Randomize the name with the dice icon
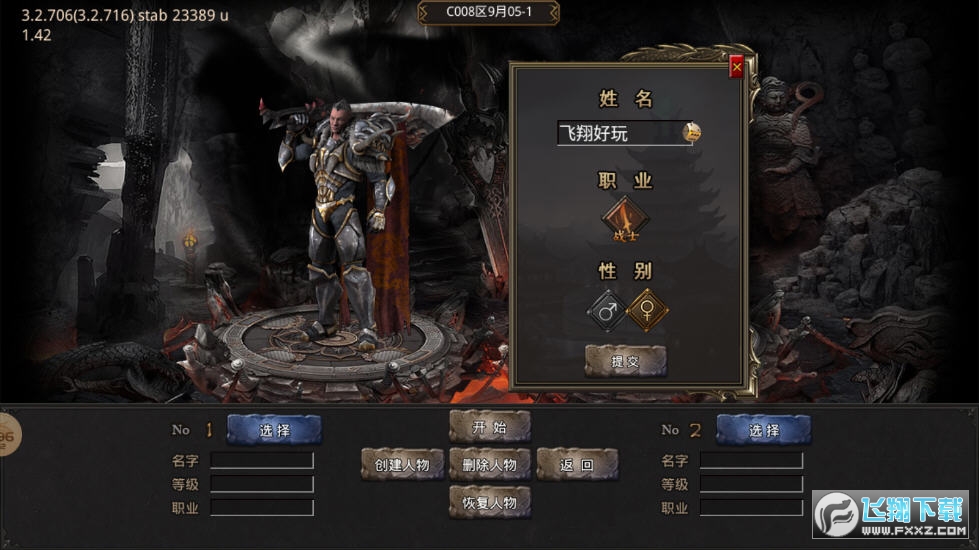Viewport: 979px width, 550px height. pyautogui.click(x=691, y=132)
